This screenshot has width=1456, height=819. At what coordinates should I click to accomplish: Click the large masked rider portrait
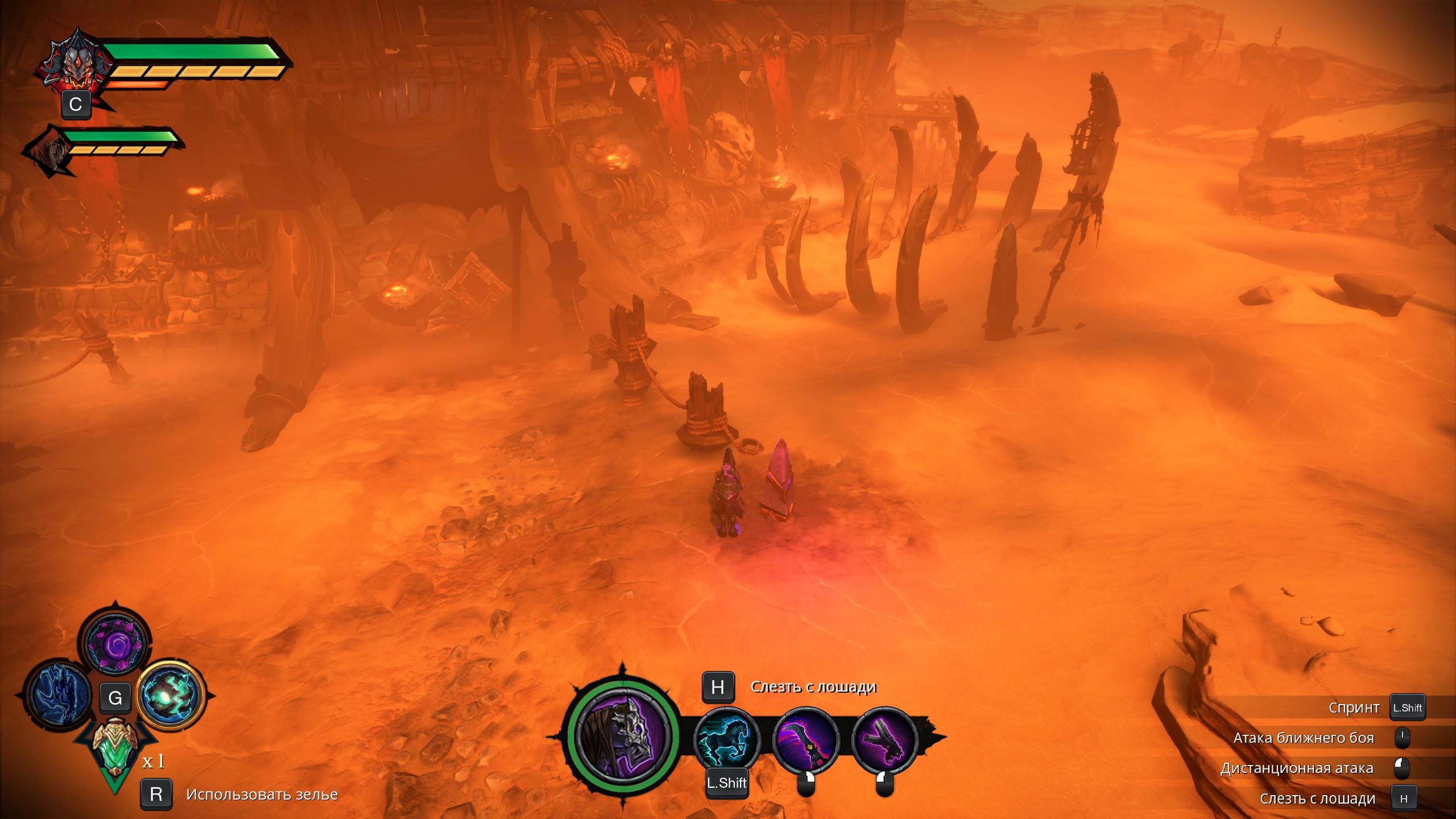point(622,733)
